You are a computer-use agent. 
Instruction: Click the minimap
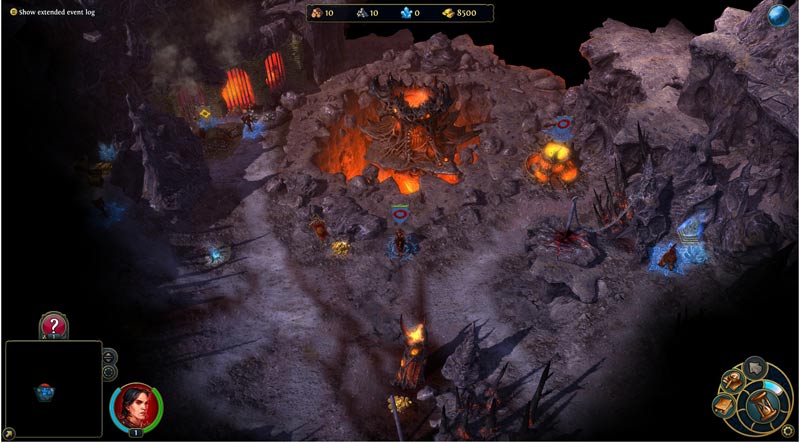[x=53, y=390]
